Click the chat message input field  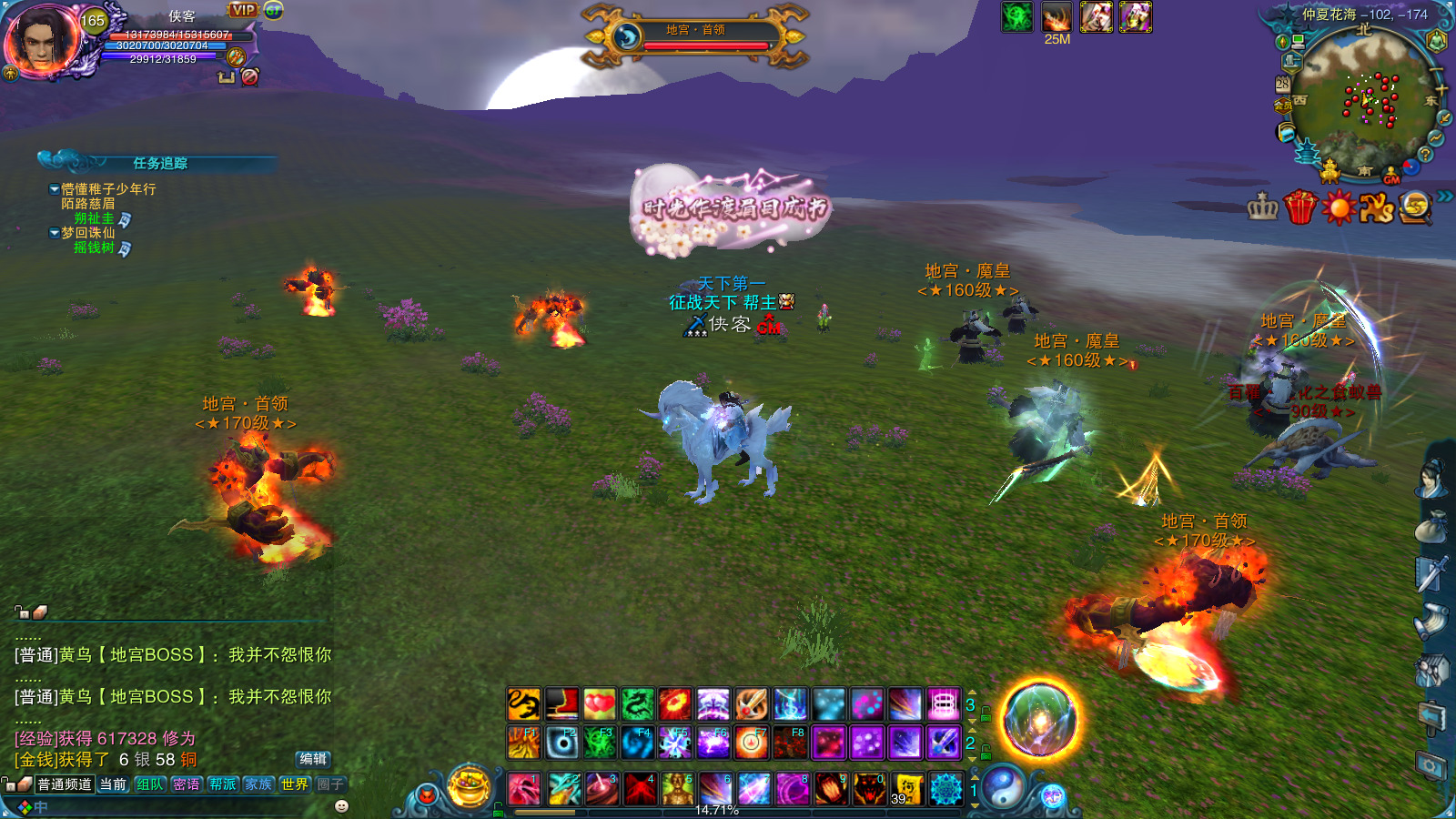tap(182, 807)
